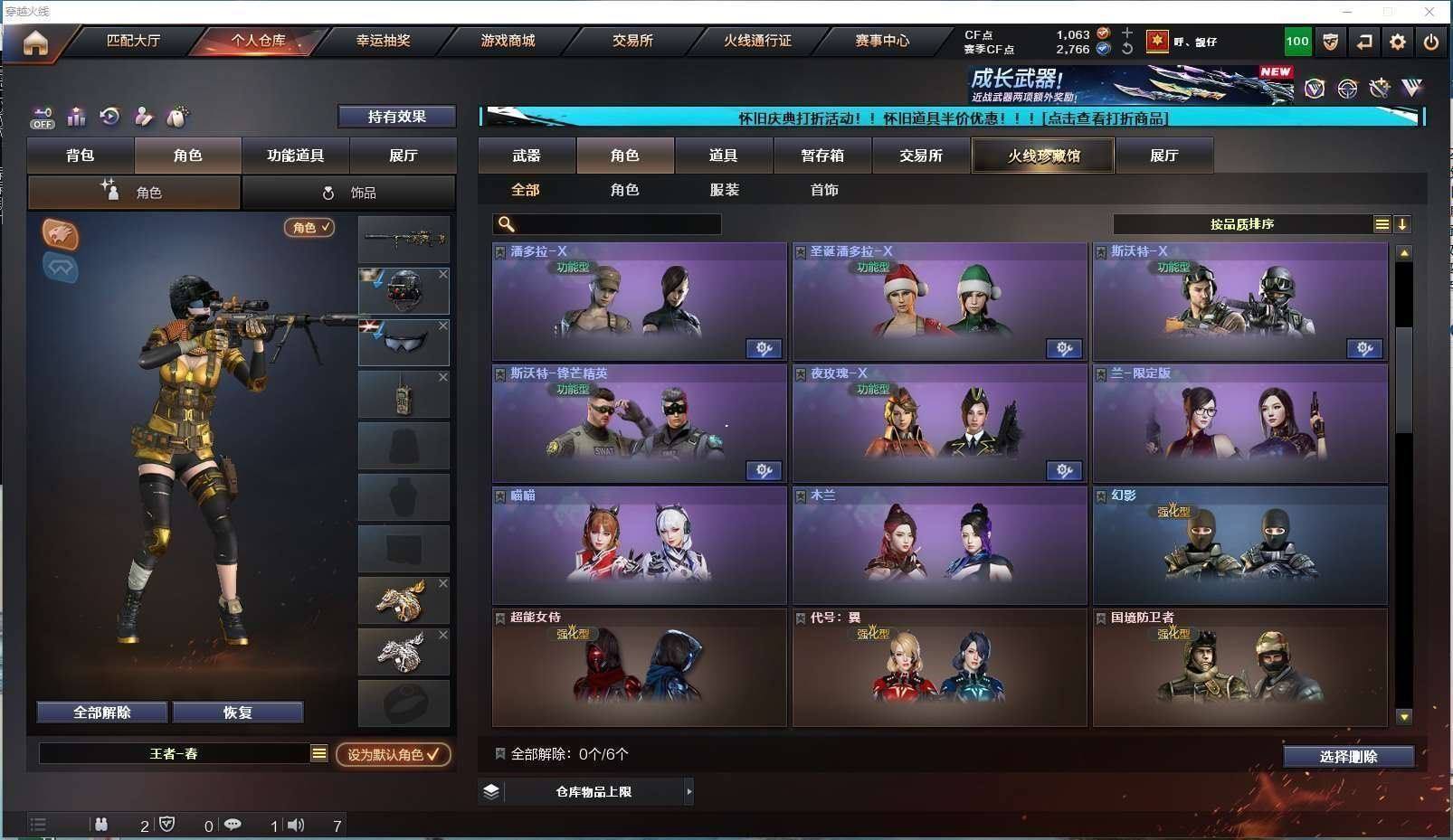Click the 选择删除 button
1453x840 pixels.
tap(1348, 757)
